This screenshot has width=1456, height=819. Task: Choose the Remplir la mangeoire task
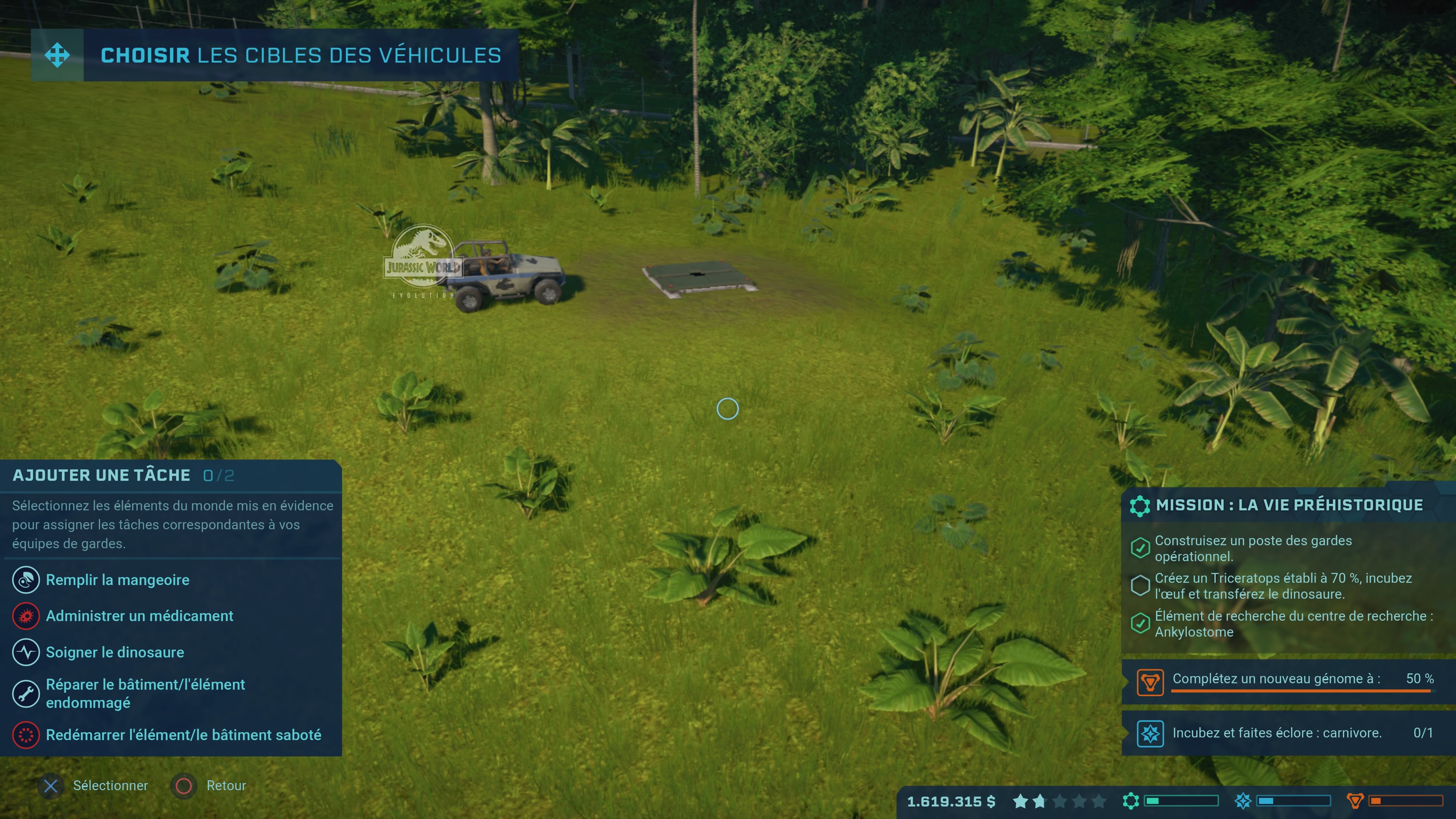coord(117,580)
